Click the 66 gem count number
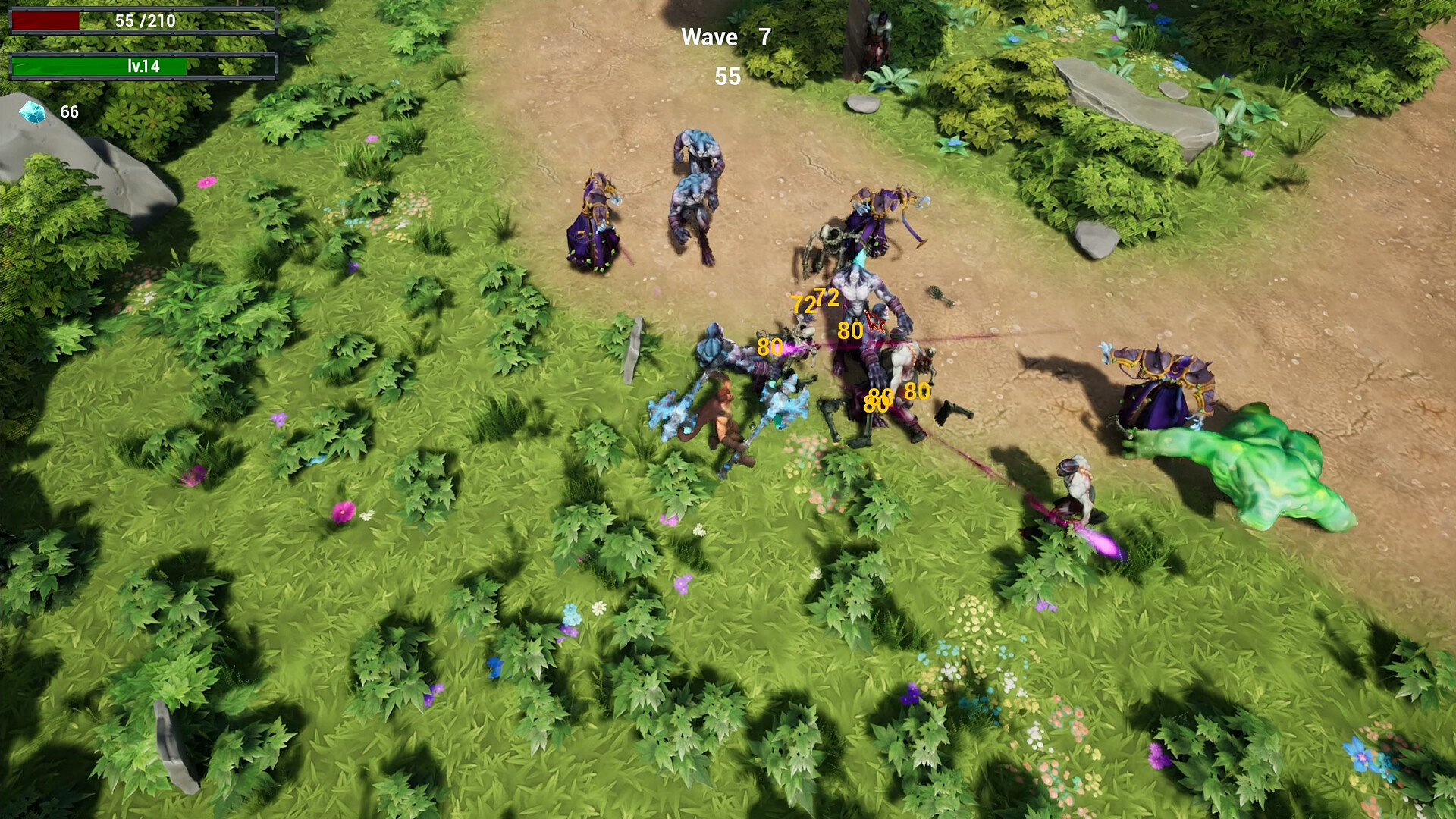Image resolution: width=1456 pixels, height=819 pixels. click(69, 113)
